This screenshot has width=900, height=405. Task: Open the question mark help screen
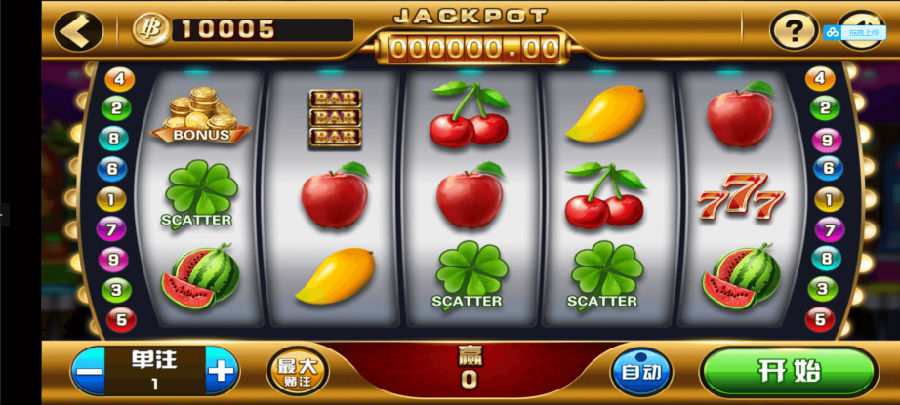click(793, 31)
